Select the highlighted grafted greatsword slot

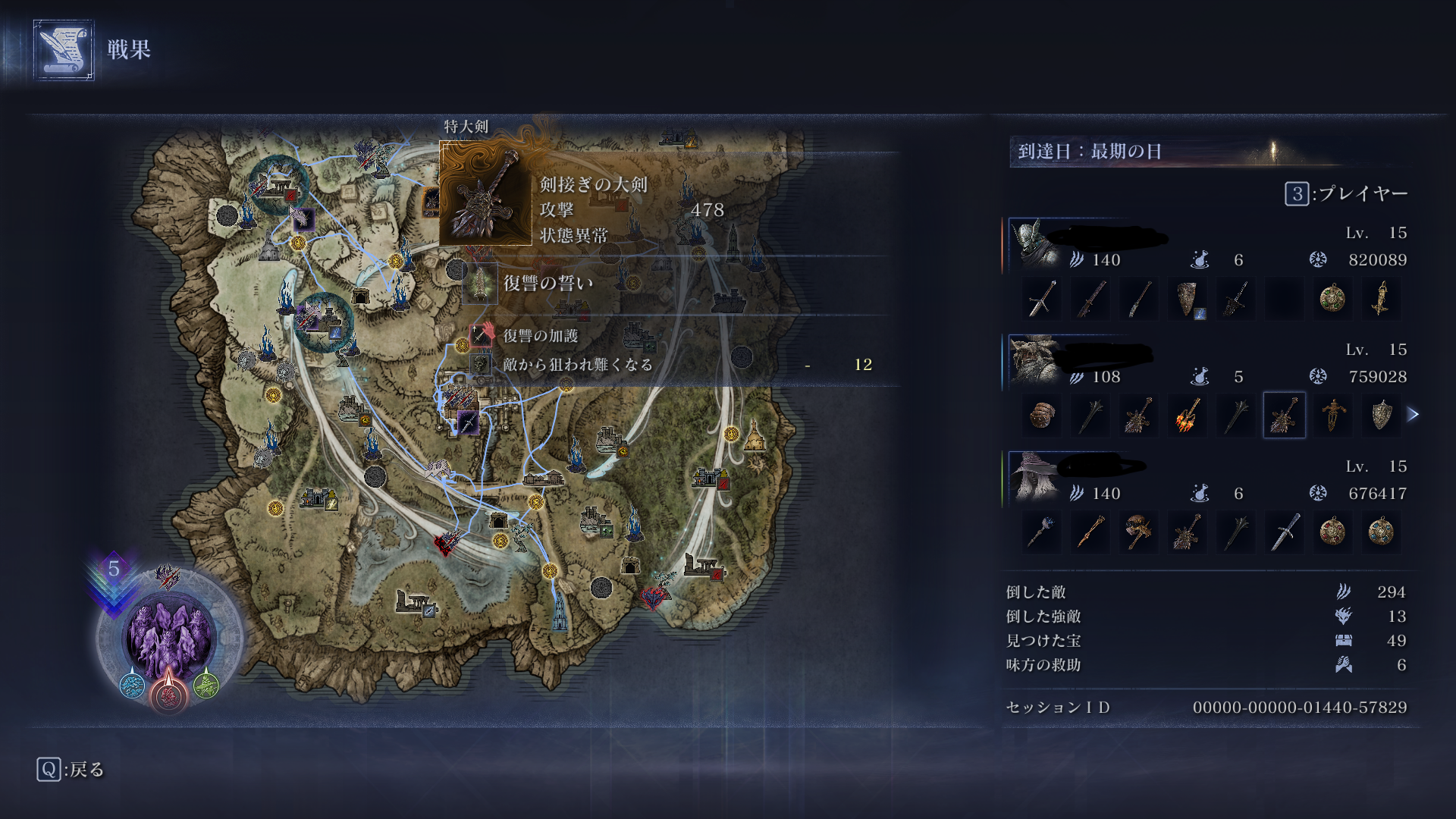point(1284,415)
